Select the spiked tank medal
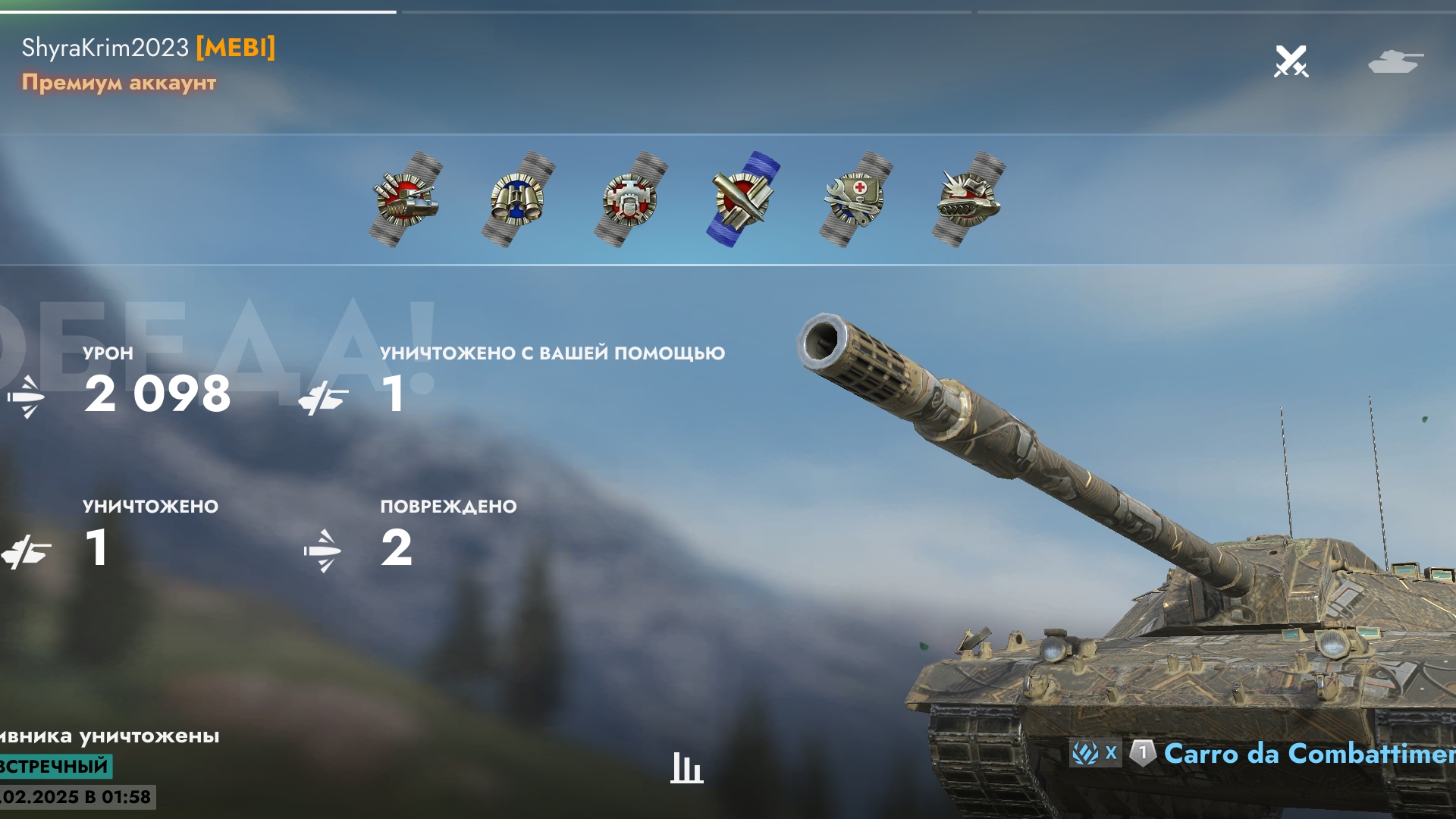 [968, 199]
